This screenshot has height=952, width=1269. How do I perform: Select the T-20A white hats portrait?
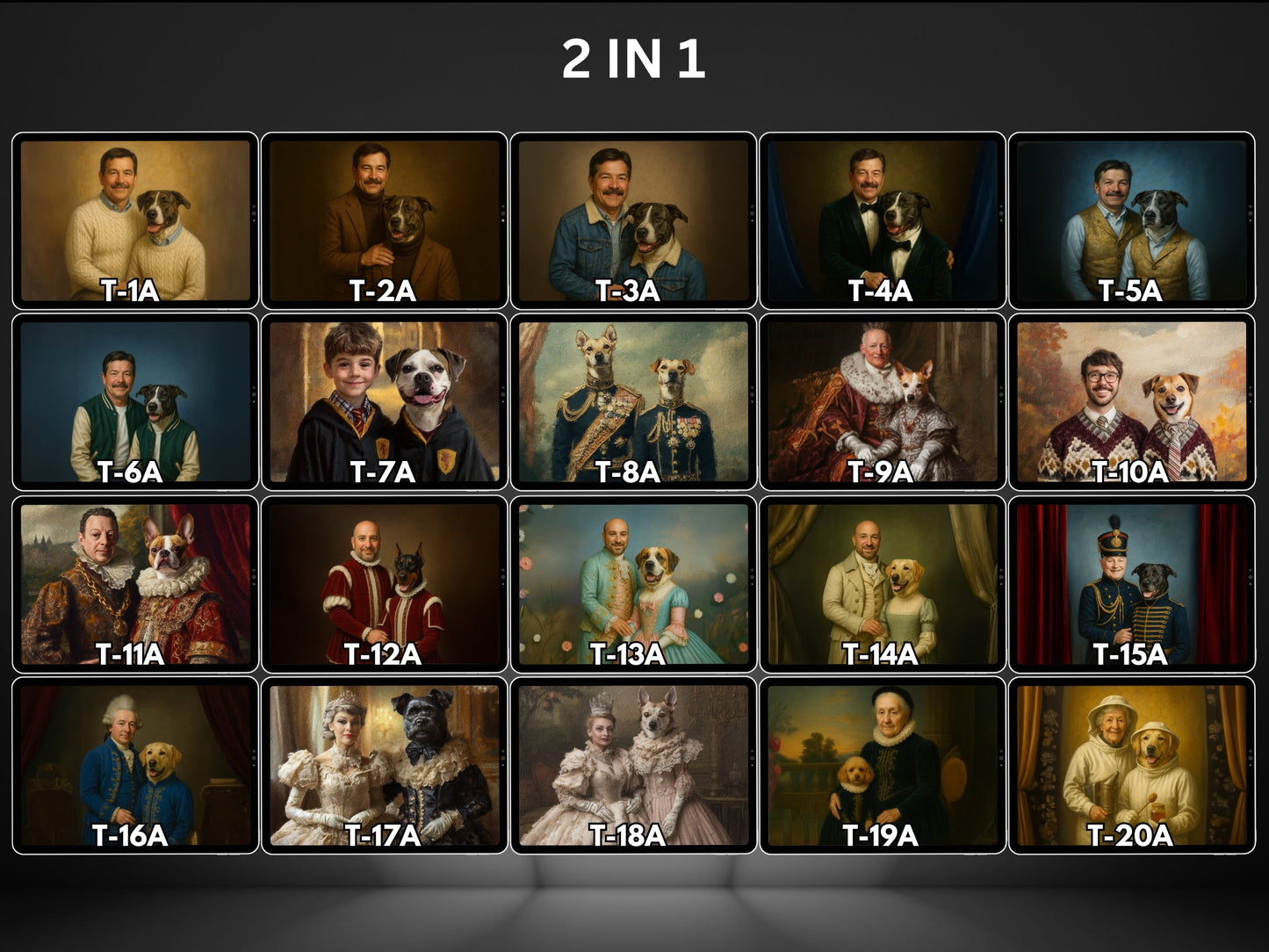point(1131,765)
